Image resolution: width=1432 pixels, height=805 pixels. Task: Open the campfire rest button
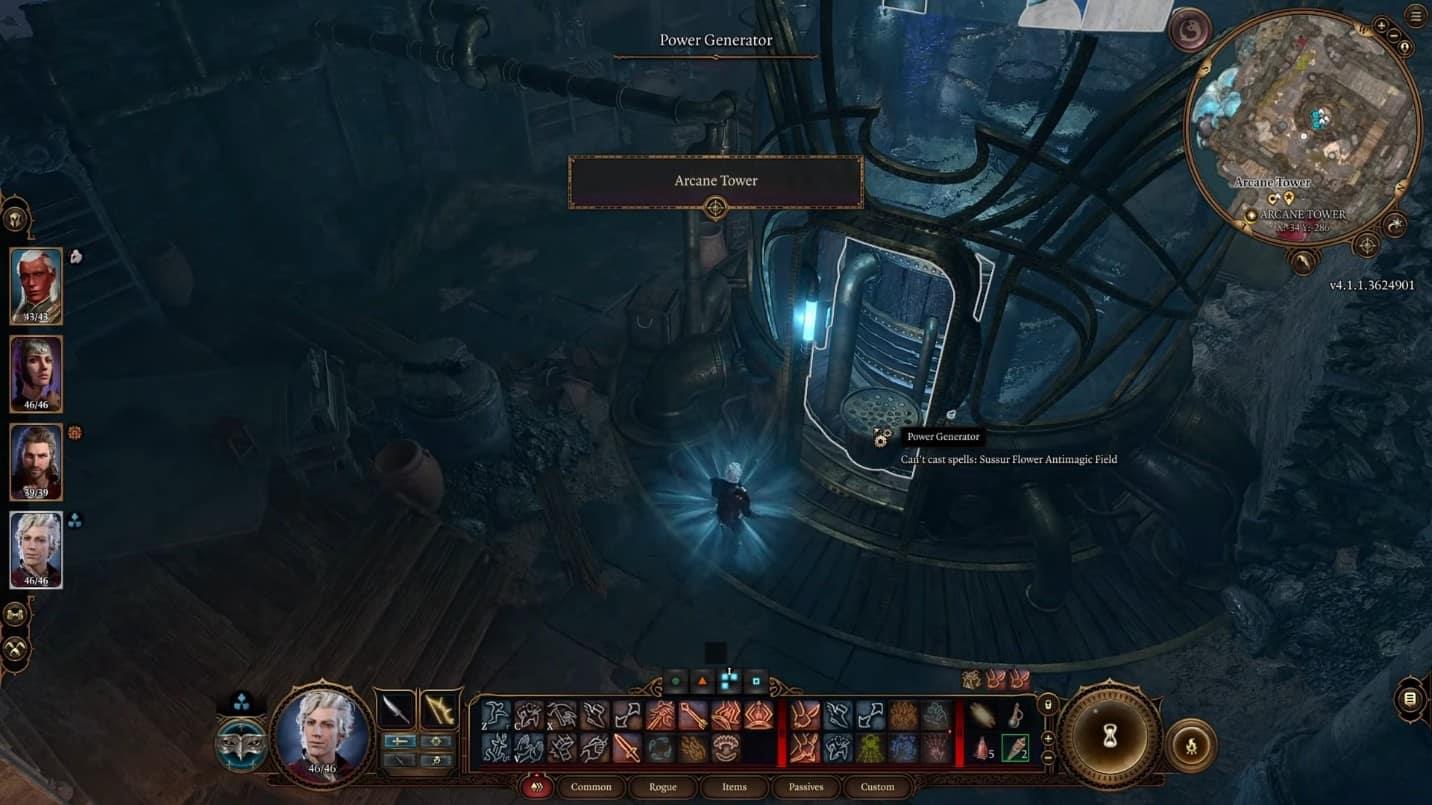point(1191,745)
